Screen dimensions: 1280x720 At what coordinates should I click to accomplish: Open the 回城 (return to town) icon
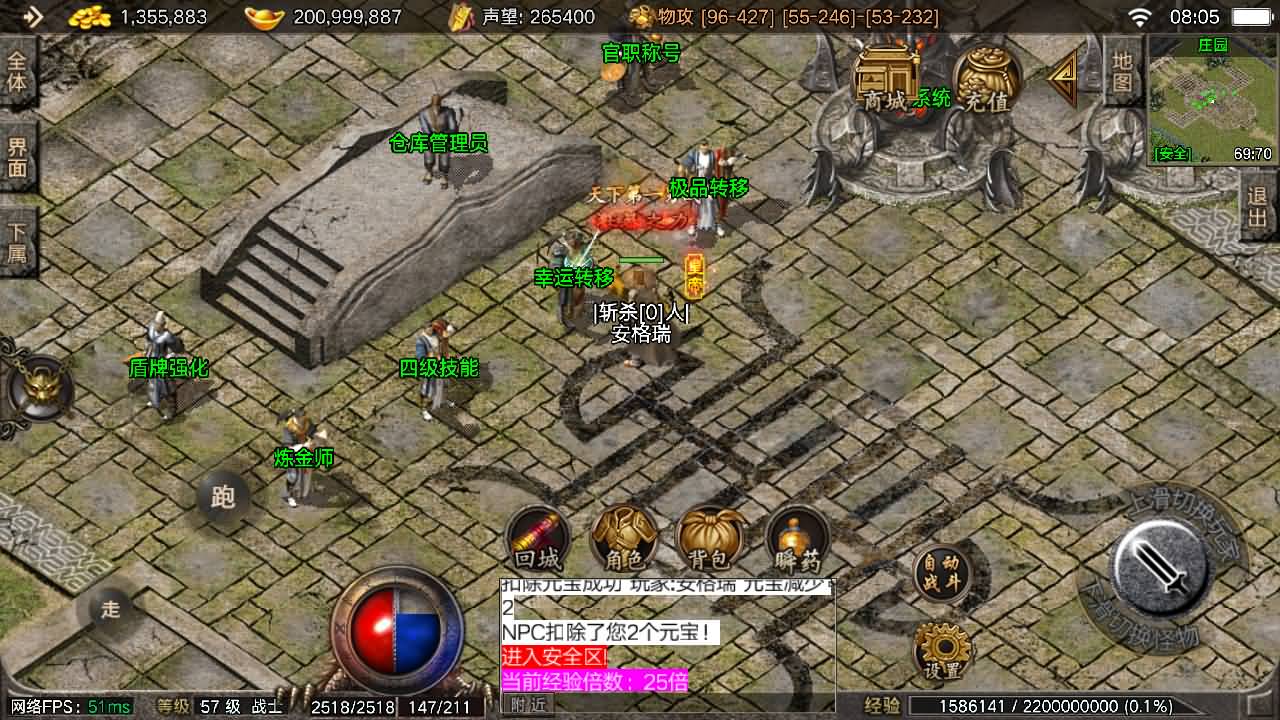[x=538, y=540]
